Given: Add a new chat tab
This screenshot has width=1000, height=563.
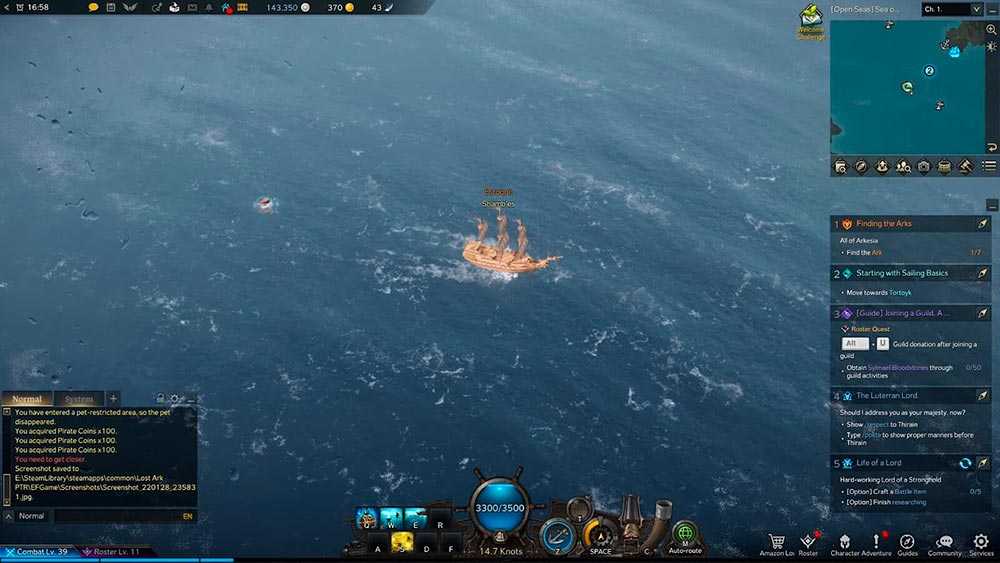Looking at the screenshot, I should coord(113,399).
